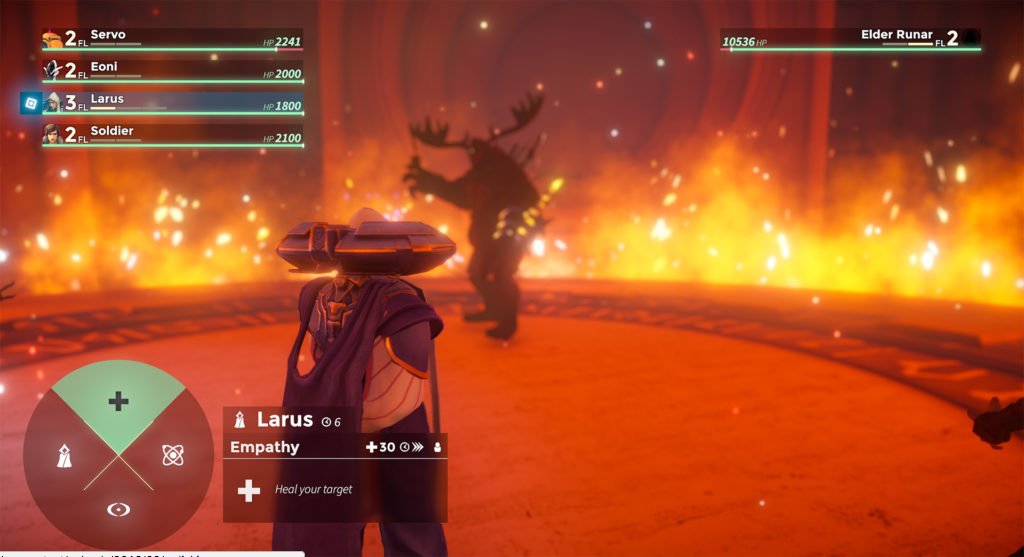This screenshot has height=557, width=1024.
Task: Target Eoni in the party list
Action: click(171, 71)
